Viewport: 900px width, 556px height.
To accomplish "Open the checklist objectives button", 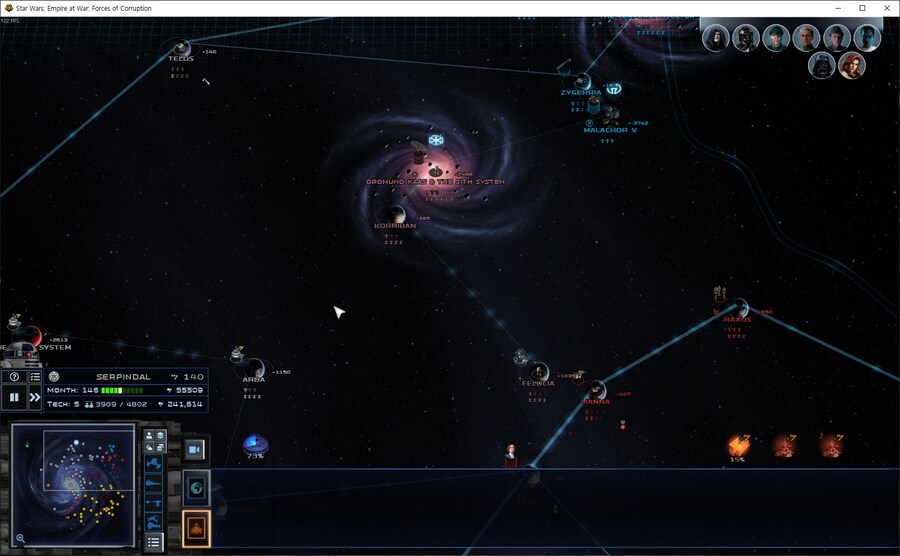I will pyautogui.click(x=35, y=377).
